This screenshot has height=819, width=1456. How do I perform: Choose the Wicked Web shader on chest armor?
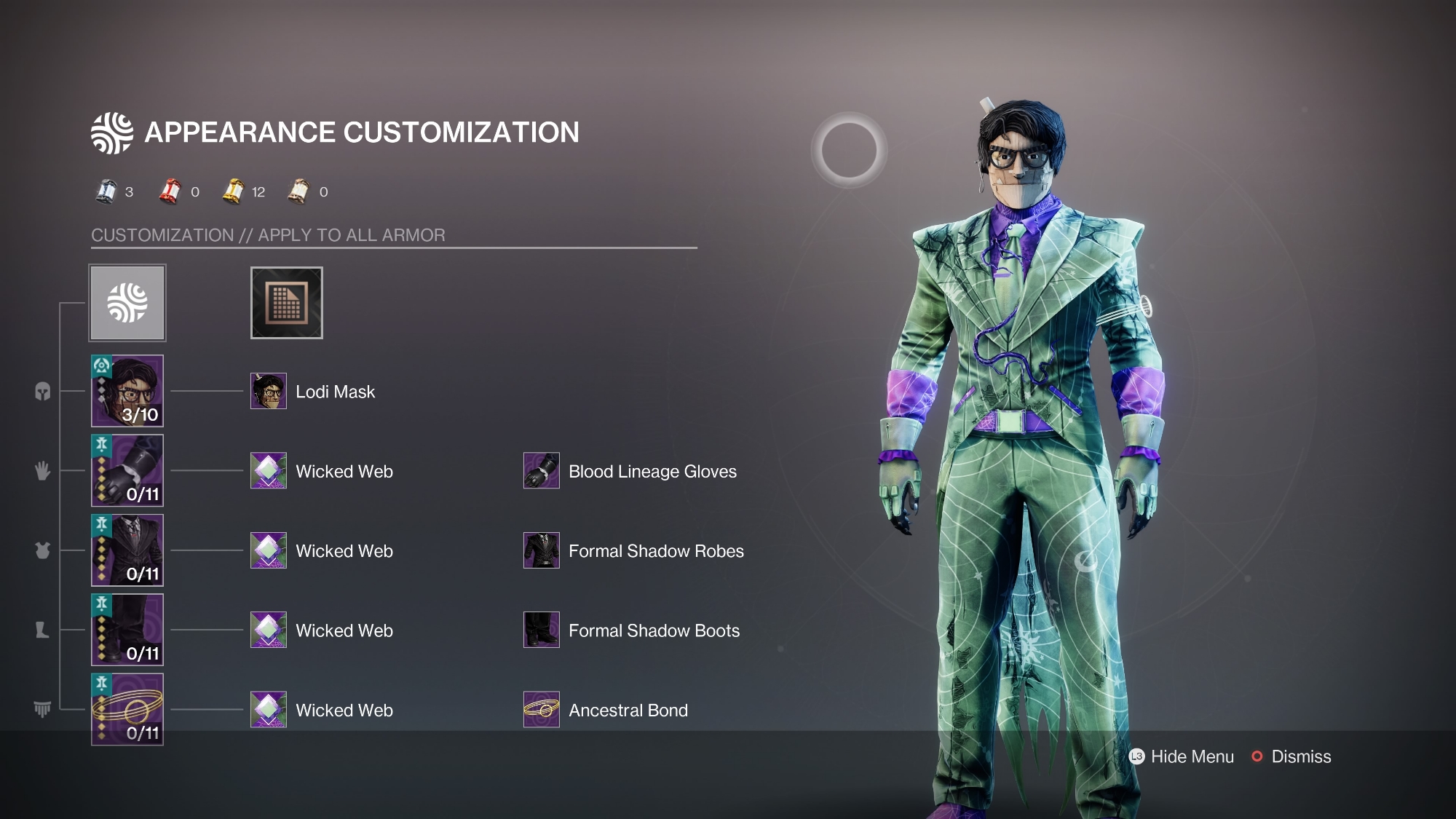point(269,550)
